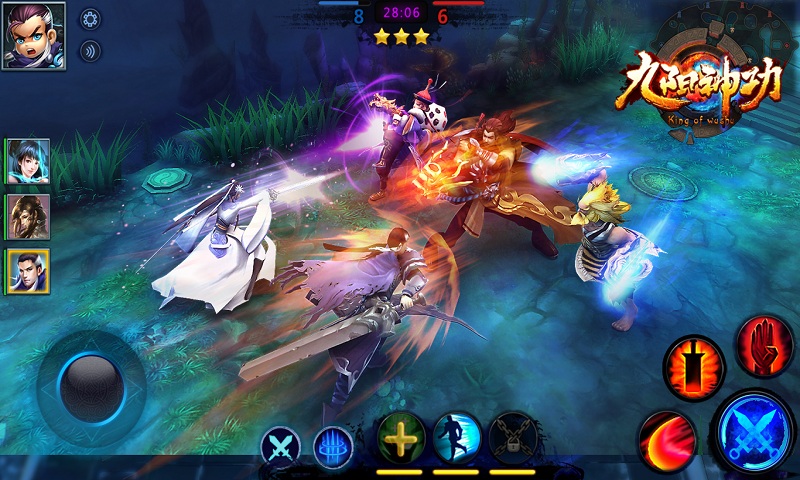
Task: Select the brown-haired warrior teammate portrait
Action: click(28, 216)
